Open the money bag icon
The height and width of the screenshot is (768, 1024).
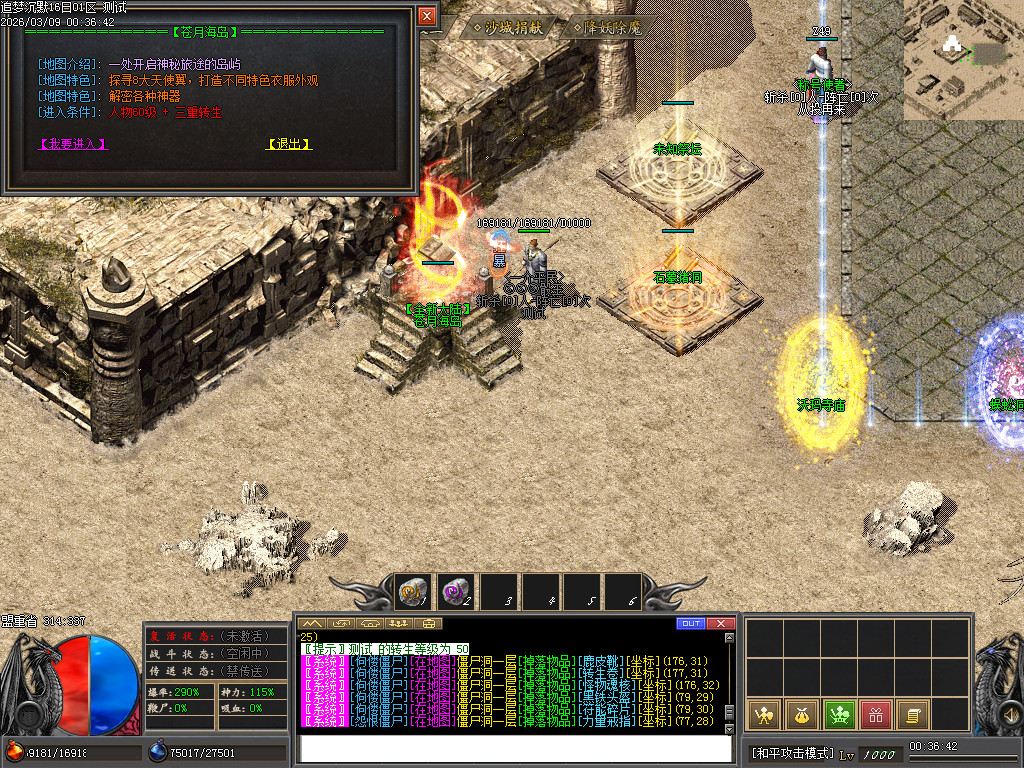click(x=801, y=714)
